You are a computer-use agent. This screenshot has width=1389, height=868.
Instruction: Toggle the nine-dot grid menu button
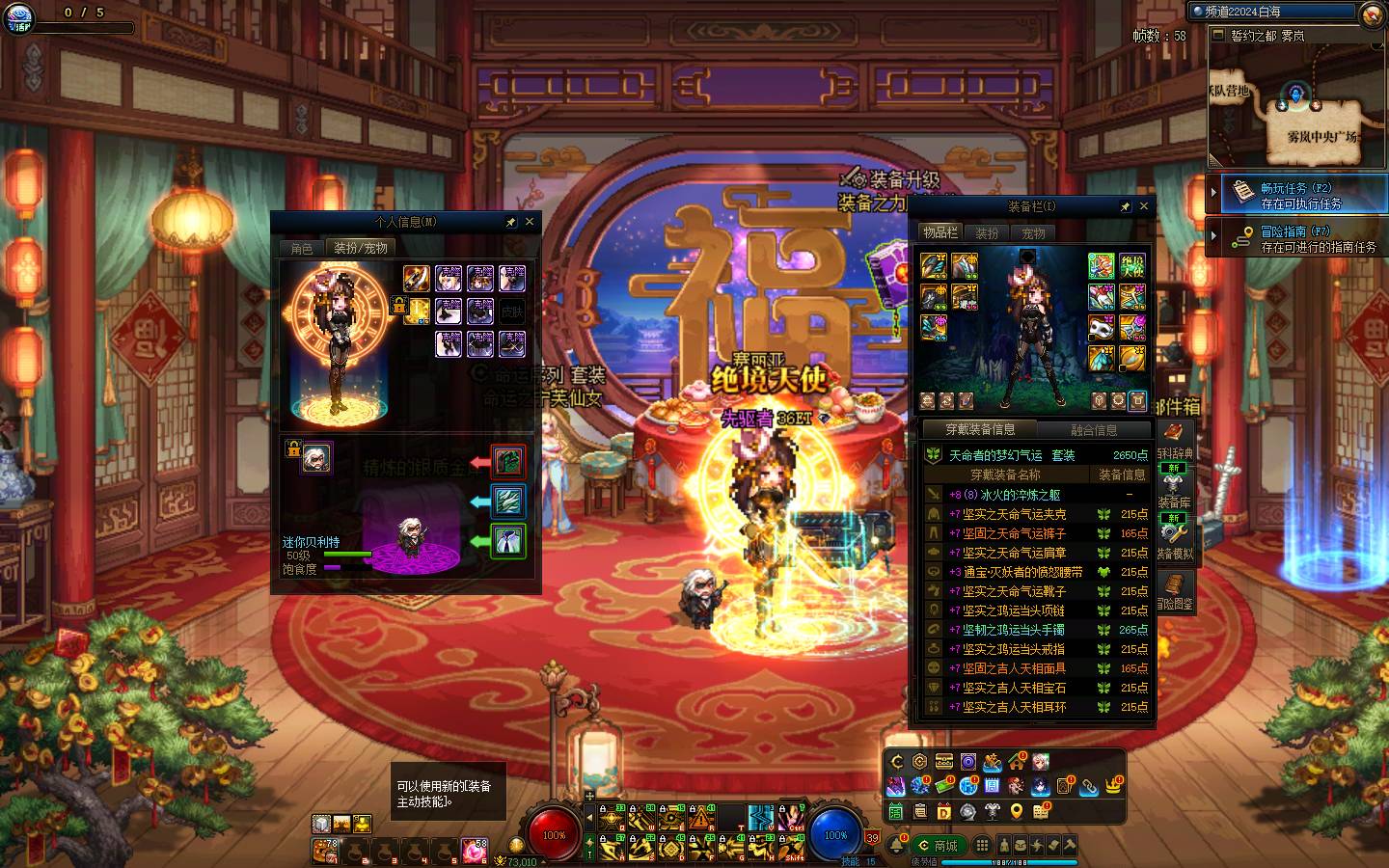tap(982, 845)
